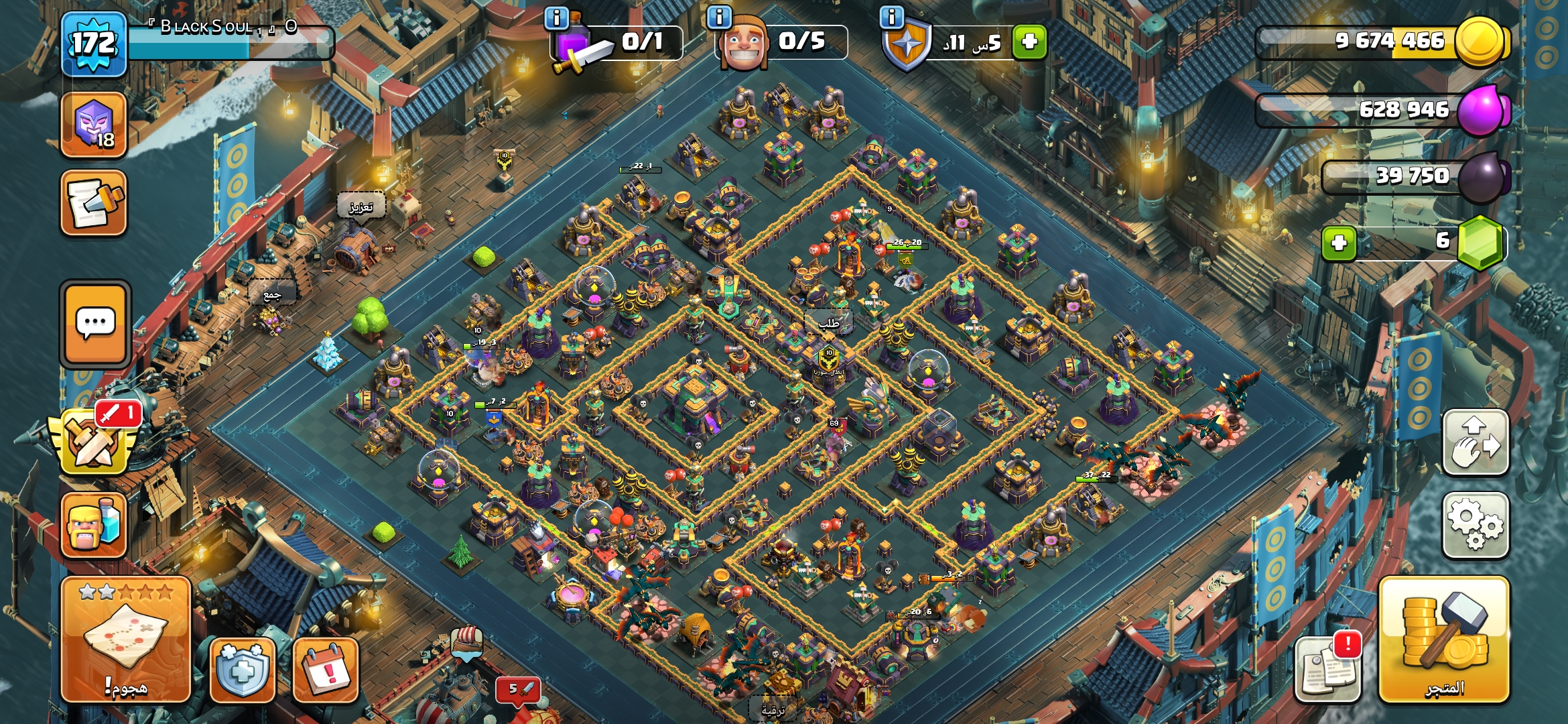Show info for the builders counter
Screen dimensions: 1568x724
719,17
